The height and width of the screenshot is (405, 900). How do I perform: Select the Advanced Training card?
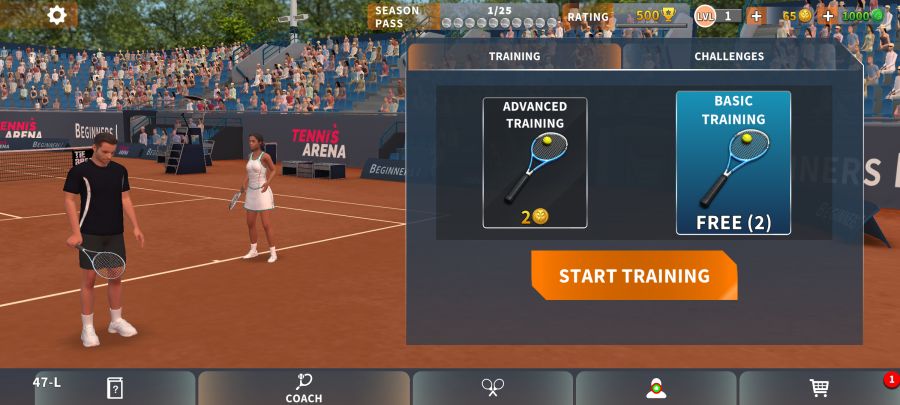pyautogui.click(x=535, y=163)
